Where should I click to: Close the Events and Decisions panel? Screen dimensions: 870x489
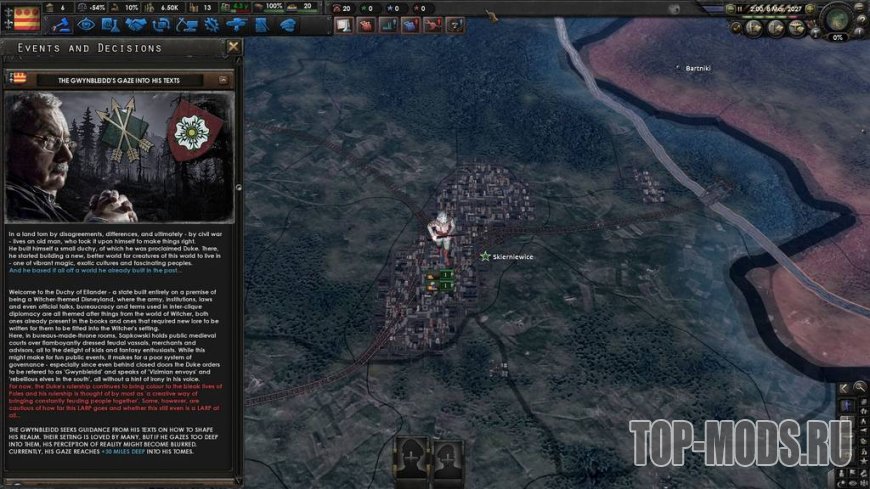click(x=234, y=47)
